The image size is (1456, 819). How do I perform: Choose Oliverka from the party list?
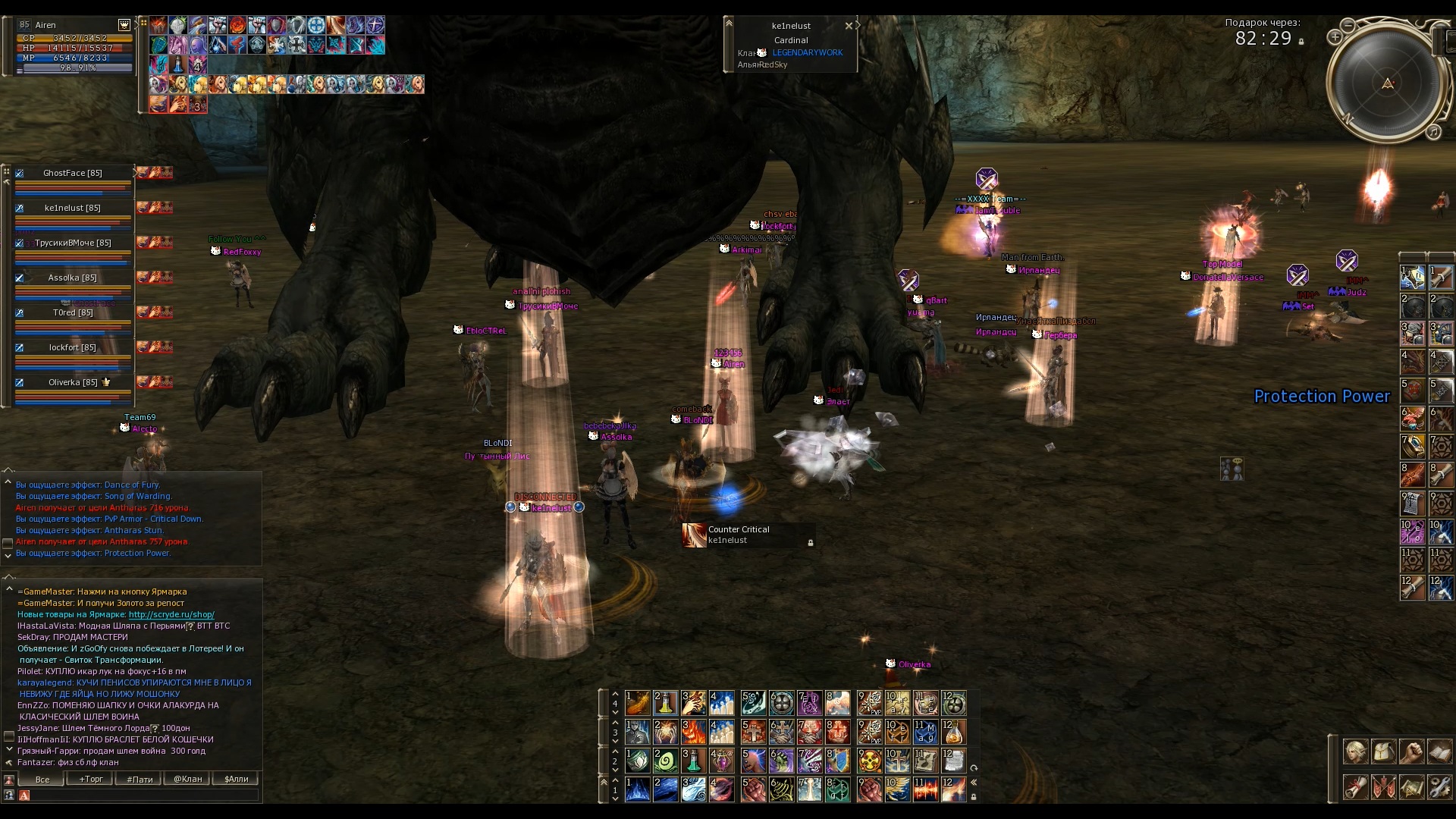[73, 383]
